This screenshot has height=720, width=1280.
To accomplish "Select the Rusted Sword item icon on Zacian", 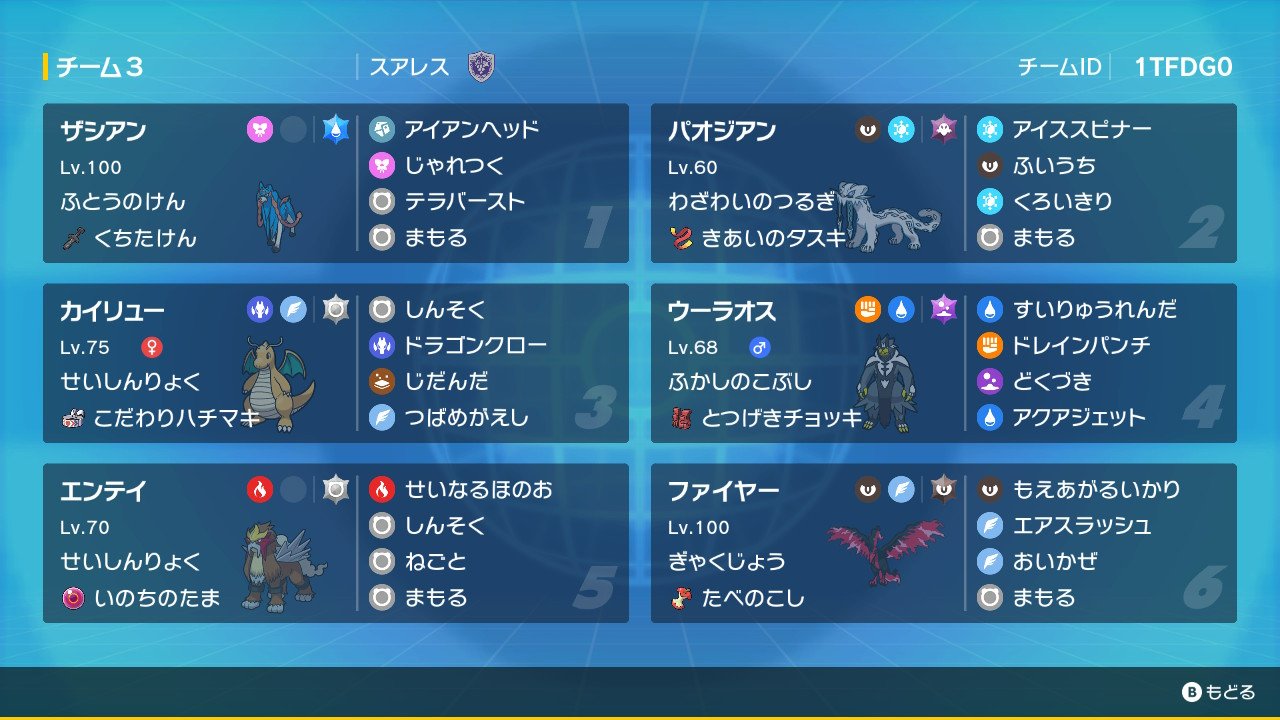I will pyautogui.click(x=74, y=237).
